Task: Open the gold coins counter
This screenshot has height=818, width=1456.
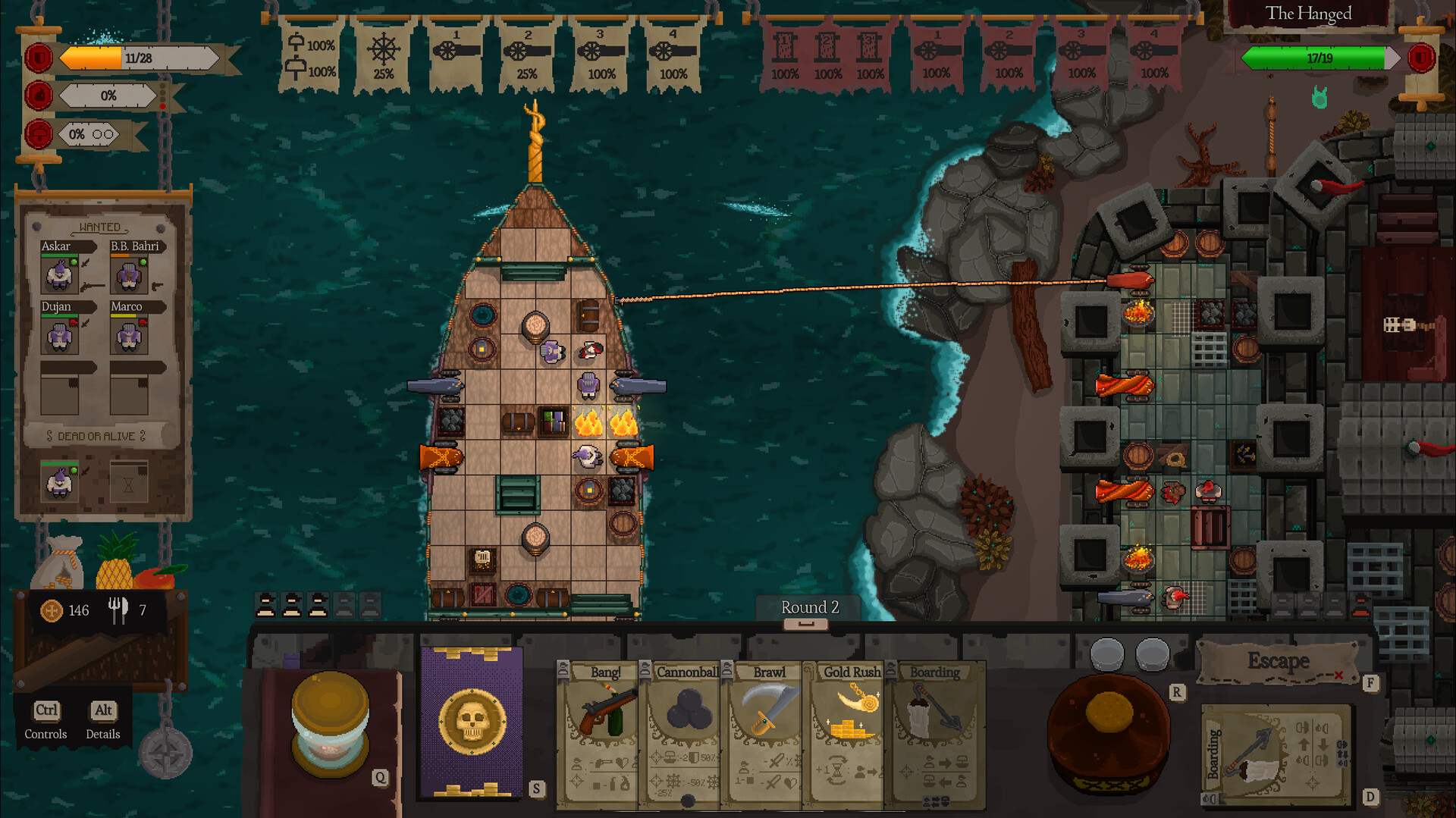Action: tap(66, 610)
